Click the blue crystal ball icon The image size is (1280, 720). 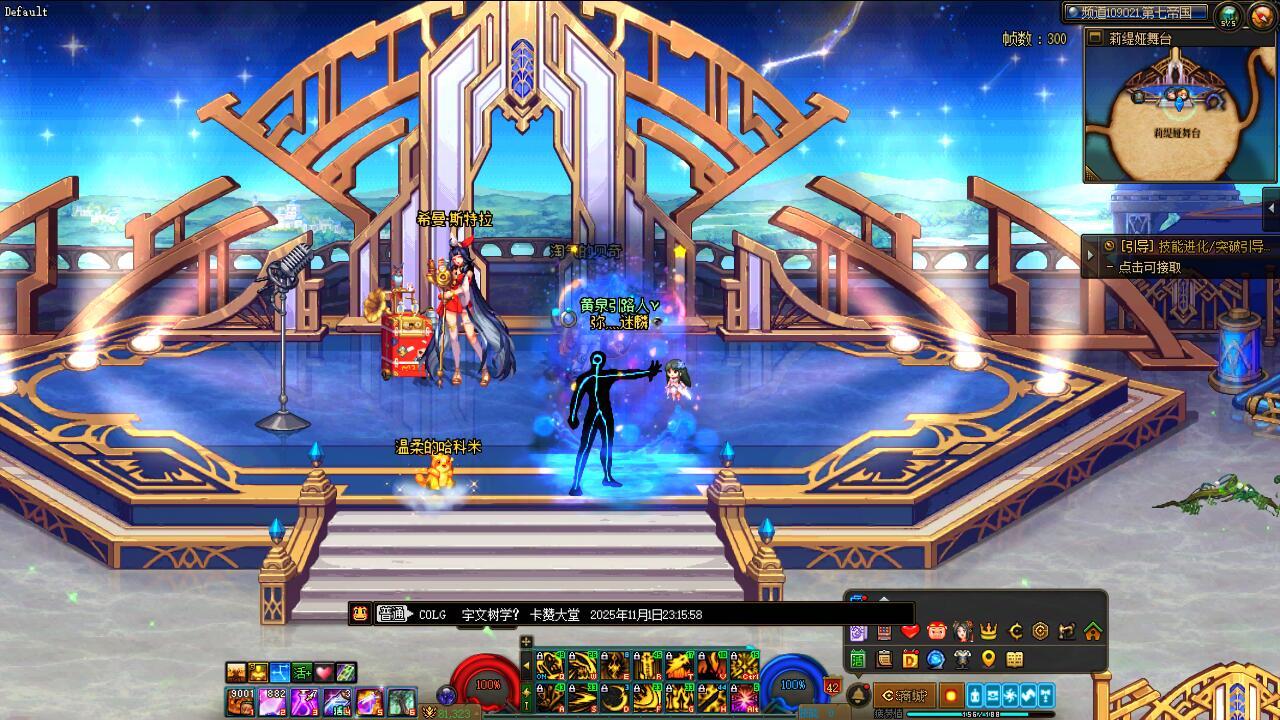click(936, 659)
